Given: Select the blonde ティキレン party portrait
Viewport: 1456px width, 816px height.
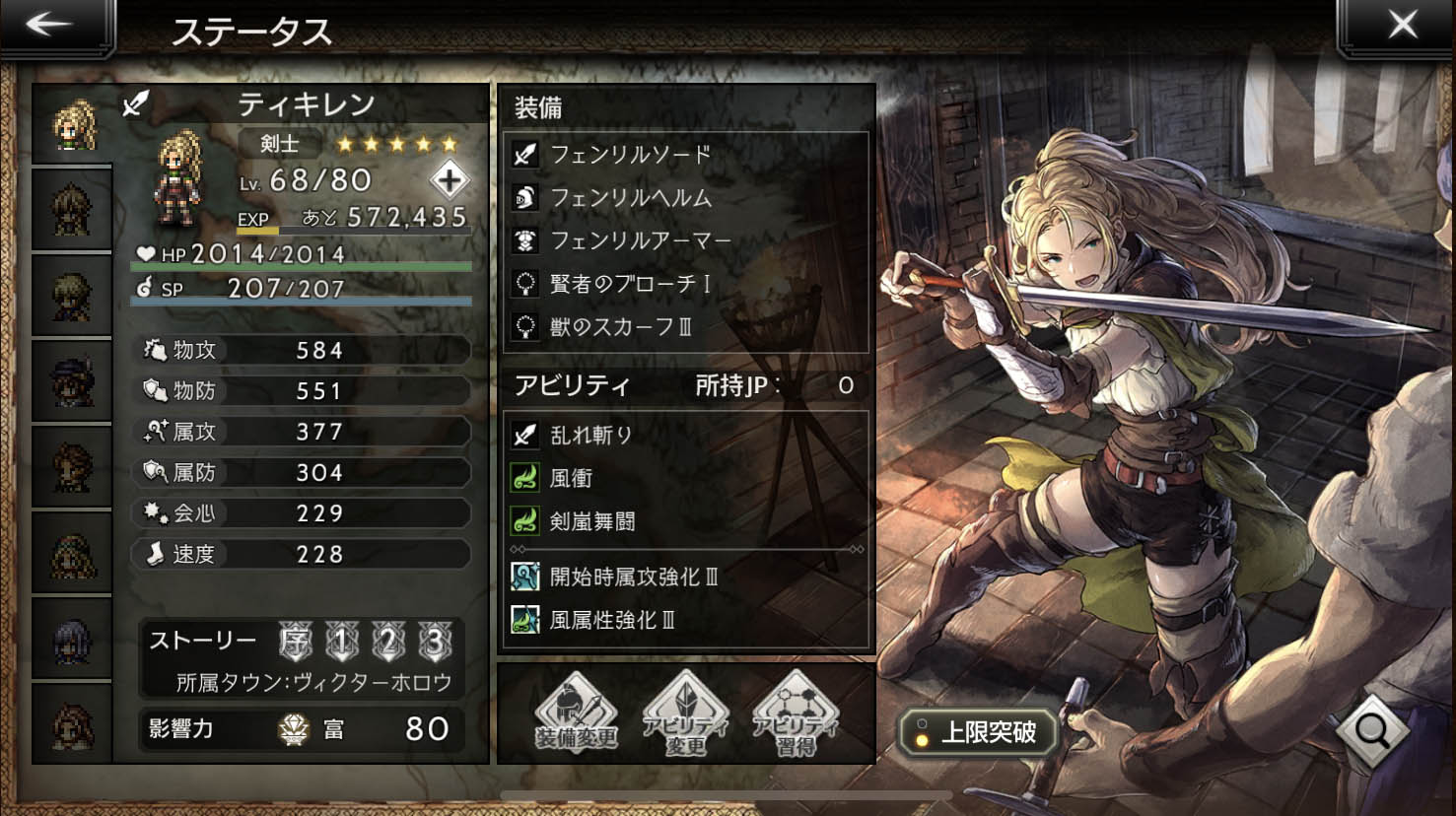Looking at the screenshot, I should (73, 125).
